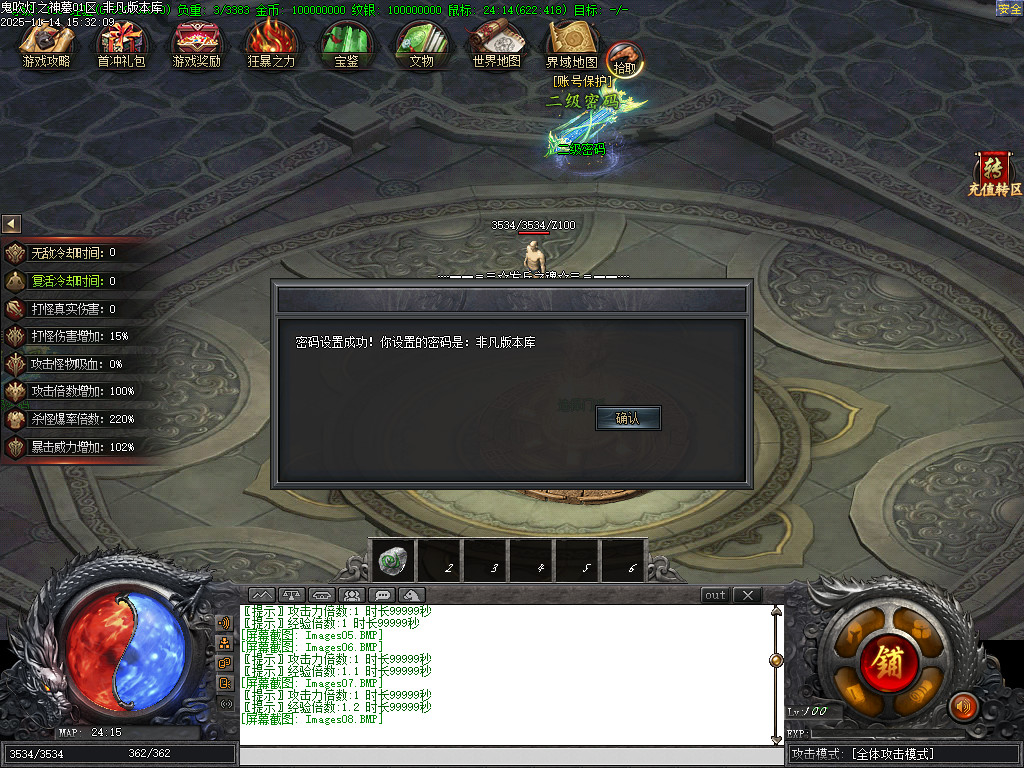
Task: Open the 首冲礼包 first-recharge gift pack
Action: point(121,45)
